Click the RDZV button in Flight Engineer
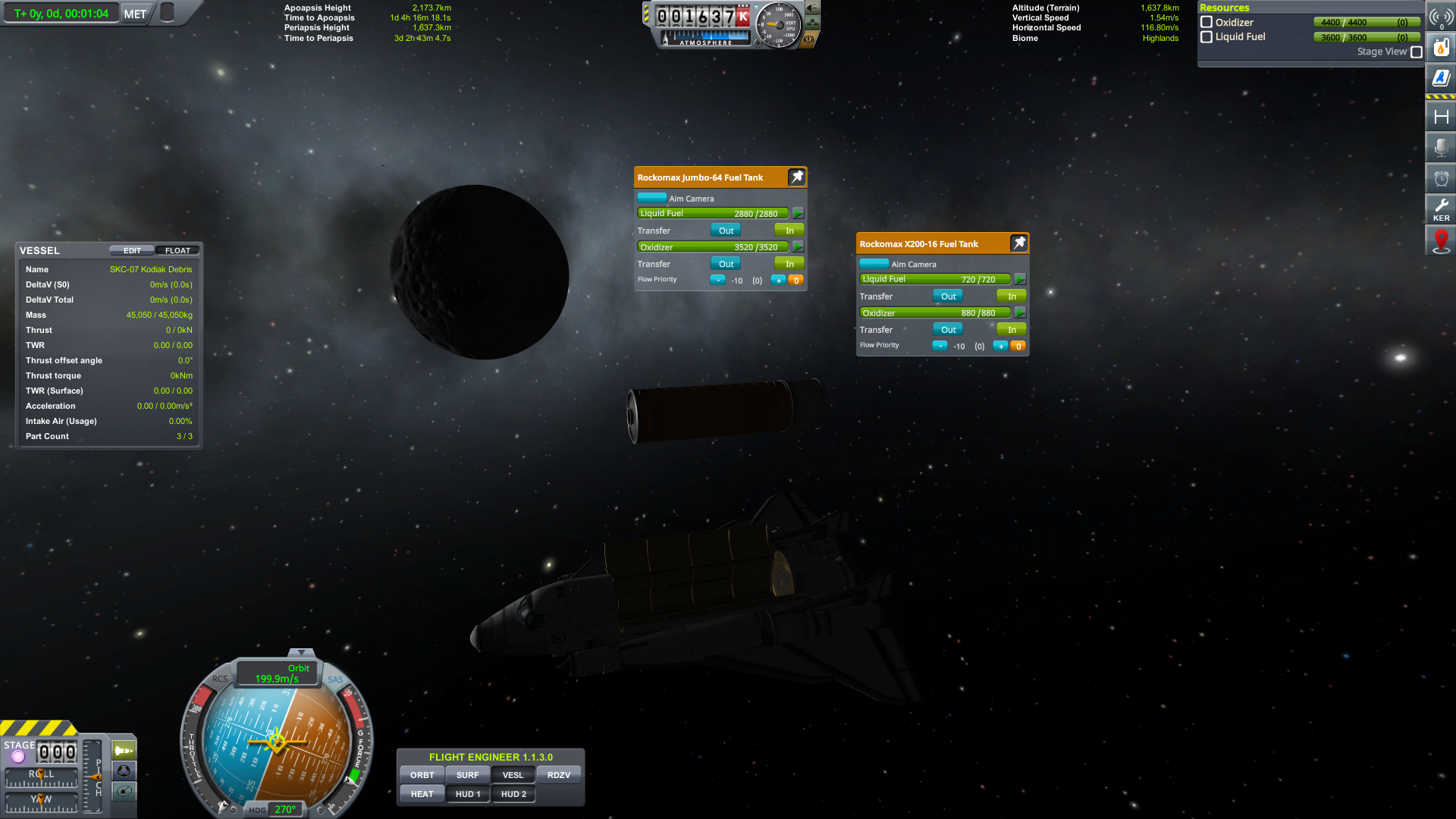The height and width of the screenshot is (819, 1456). point(560,774)
